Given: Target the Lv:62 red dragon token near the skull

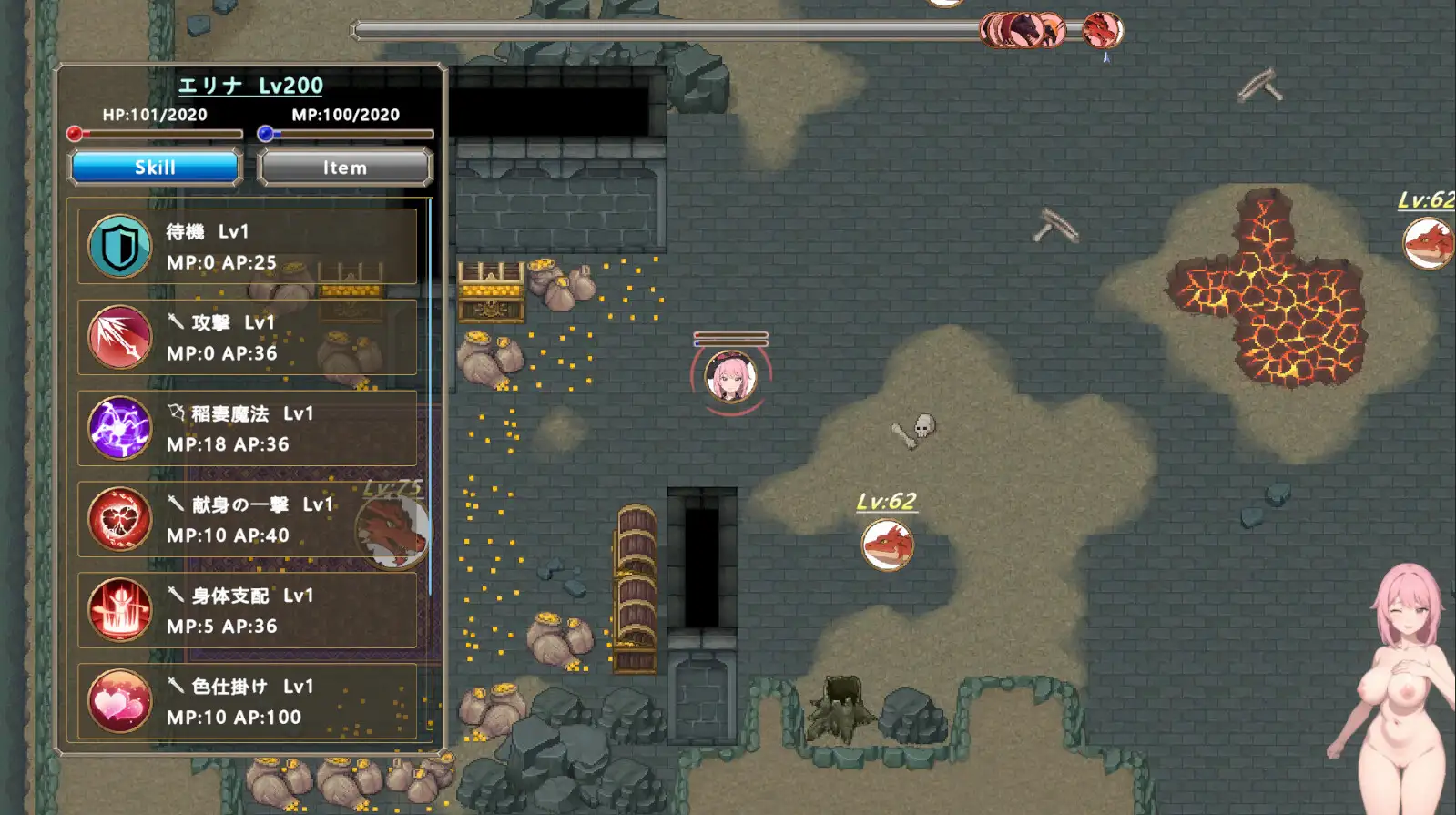Looking at the screenshot, I should 887,545.
